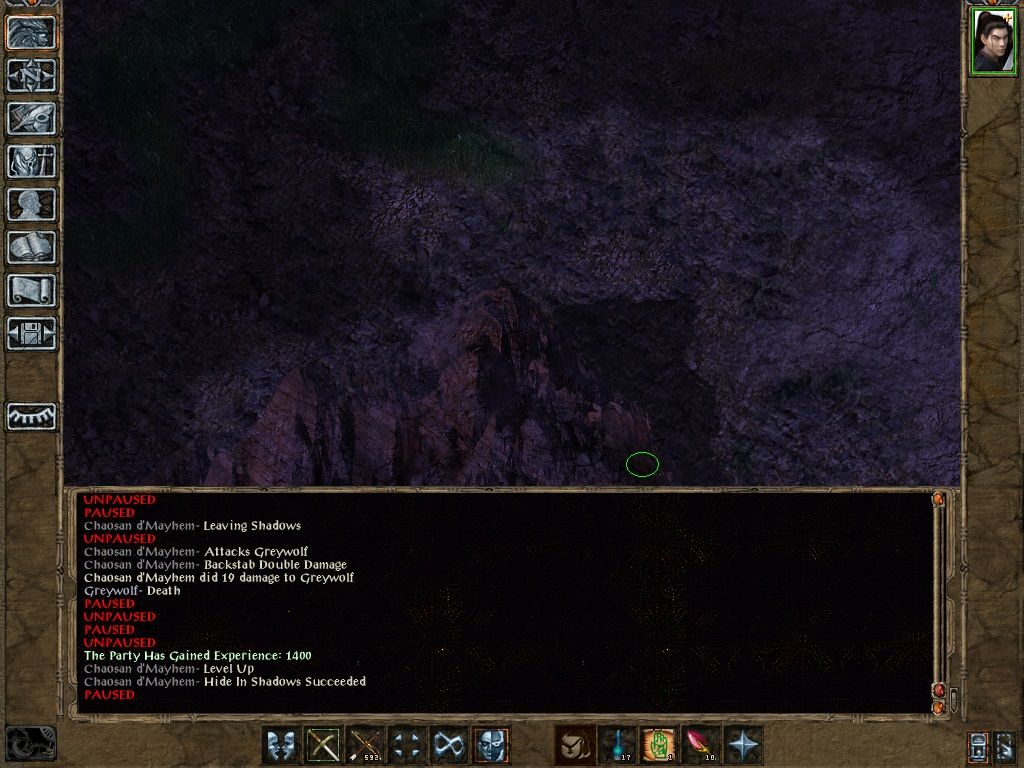The image size is (1024, 768).
Task: Open the floppy disk options button
Action: tap(31, 333)
